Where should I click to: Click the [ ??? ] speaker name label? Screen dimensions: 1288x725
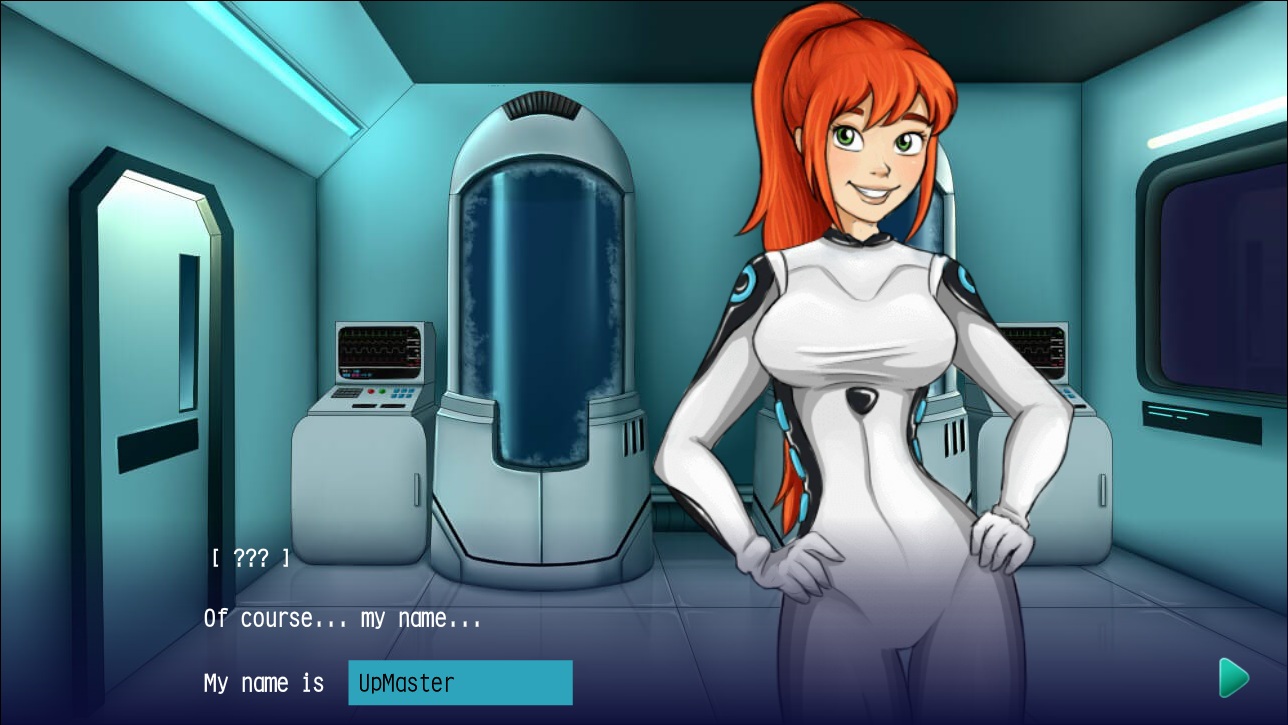[x=250, y=558]
